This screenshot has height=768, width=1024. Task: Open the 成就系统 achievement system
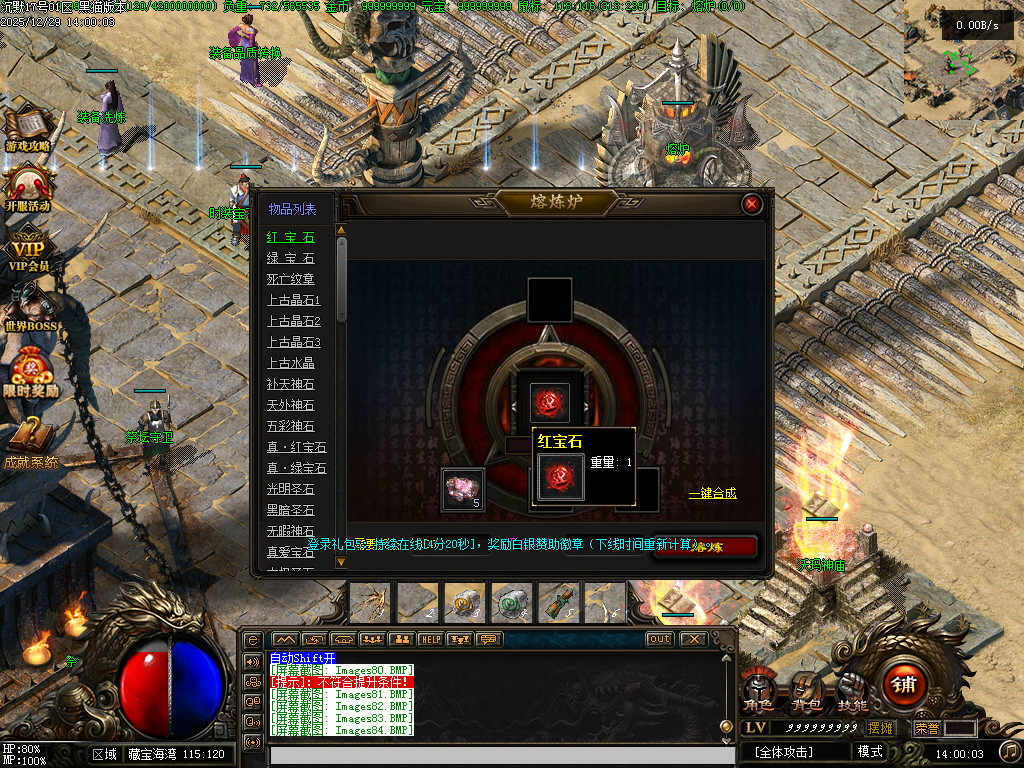coord(30,440)
